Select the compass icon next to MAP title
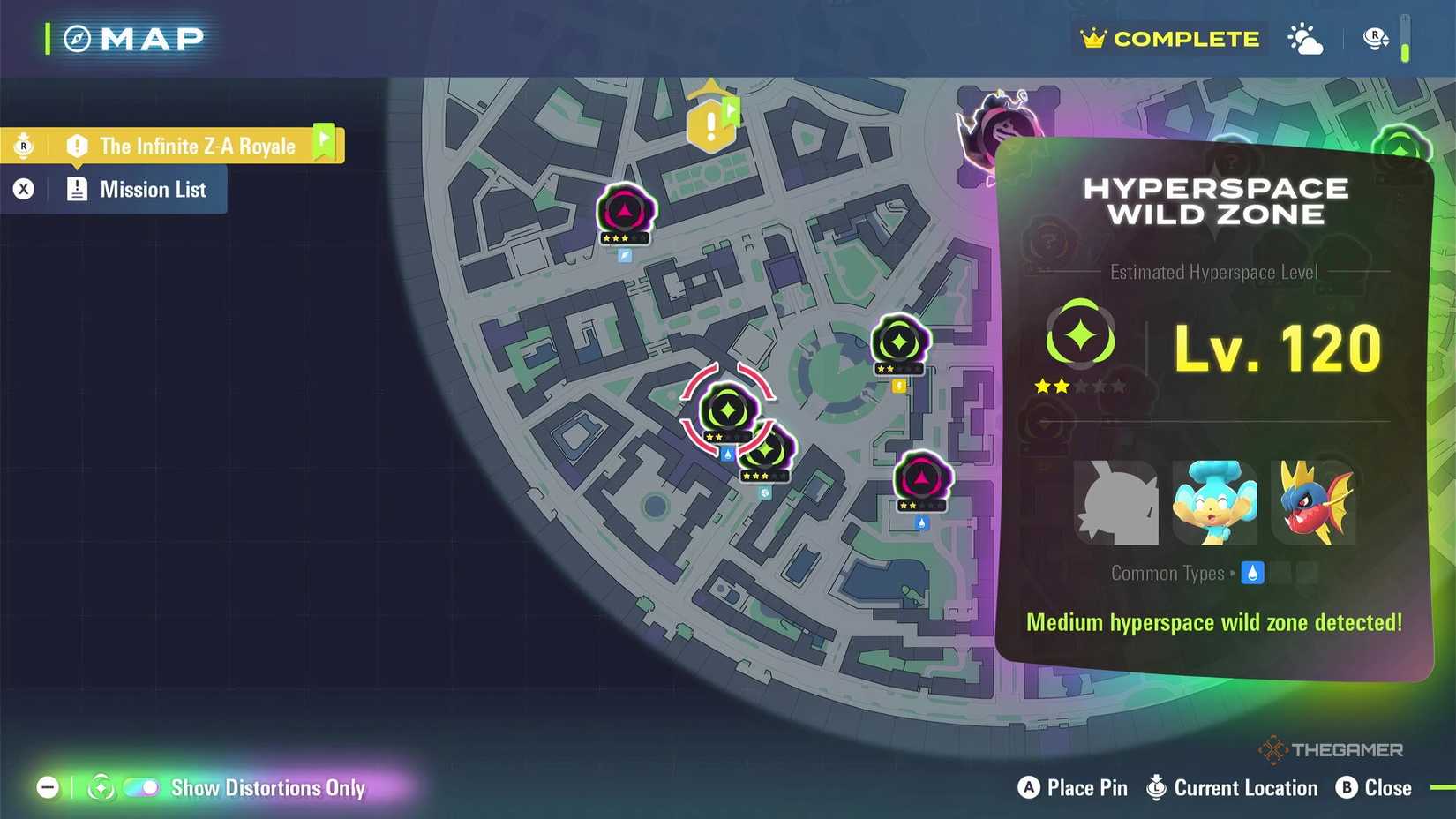 pos(78,38)
